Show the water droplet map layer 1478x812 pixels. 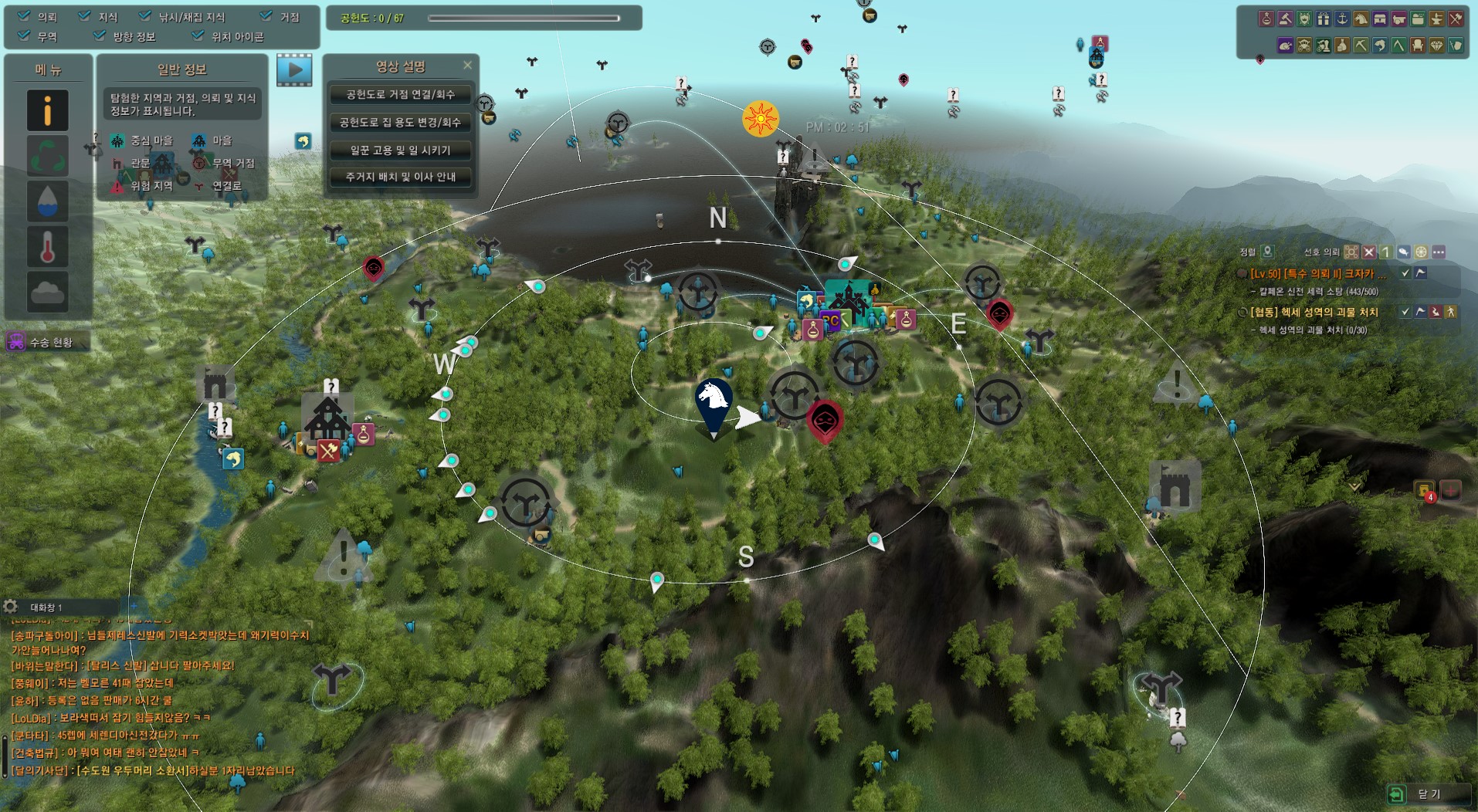coord(47,201)
